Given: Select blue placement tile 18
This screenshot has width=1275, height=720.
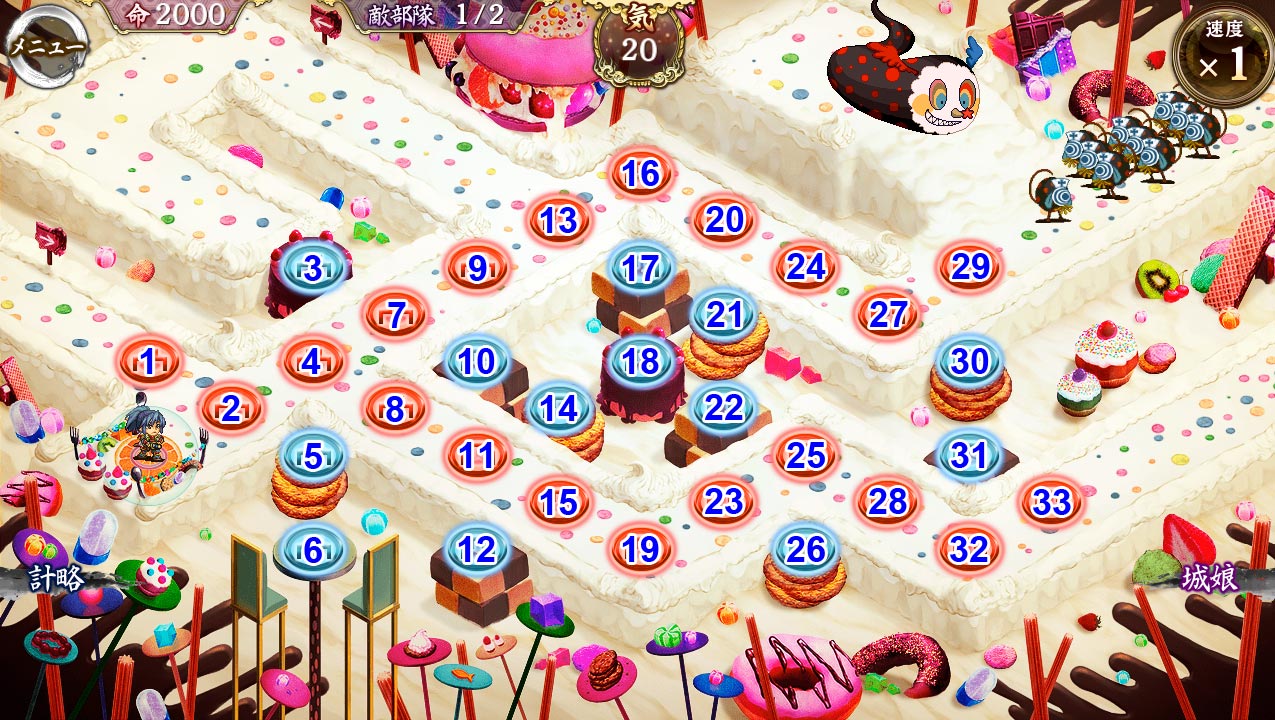Looking at the screenshot, I should coord(640,362).
